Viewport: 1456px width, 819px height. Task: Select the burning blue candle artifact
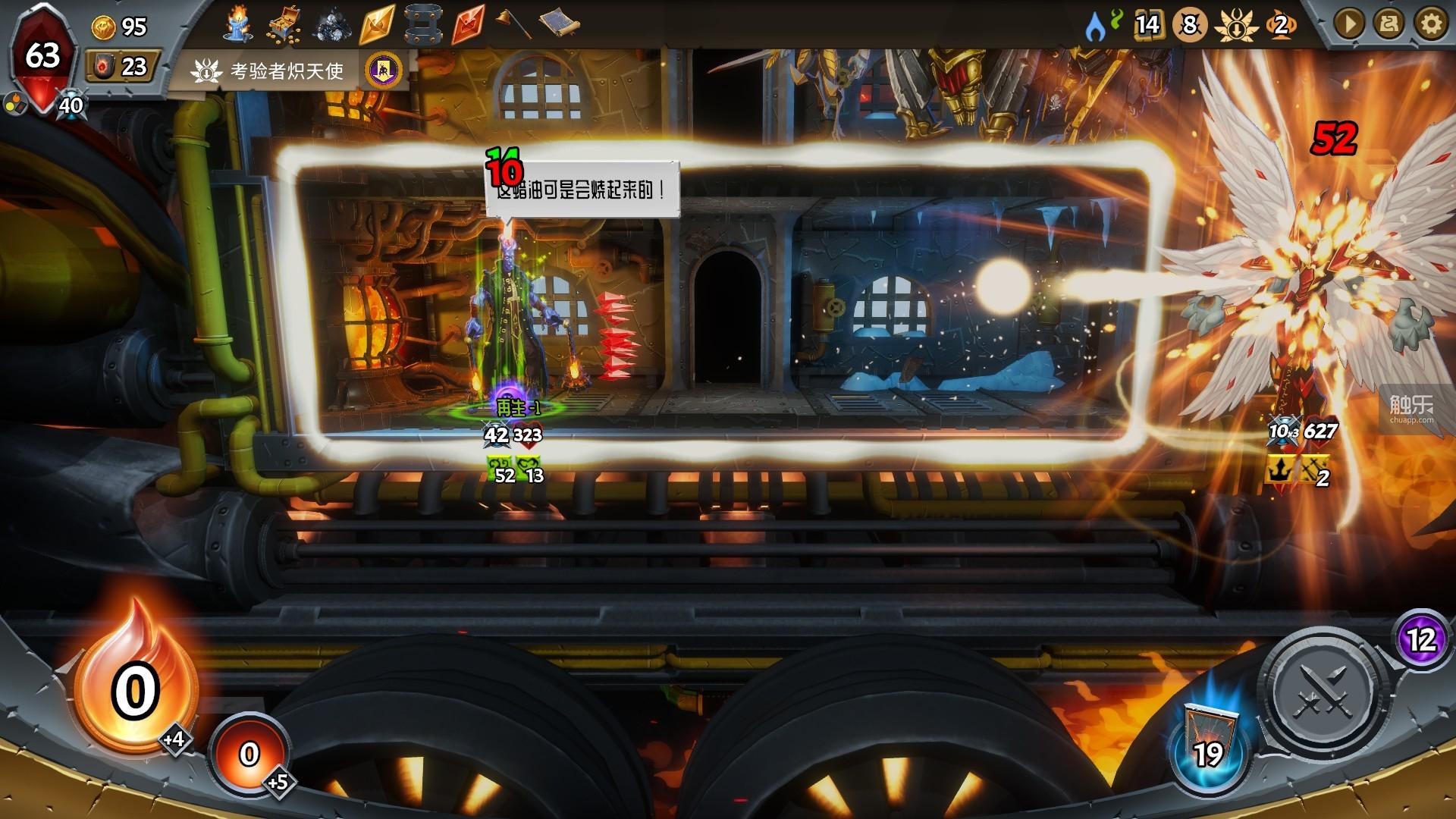pyautogui.click(x=238, y=24)
